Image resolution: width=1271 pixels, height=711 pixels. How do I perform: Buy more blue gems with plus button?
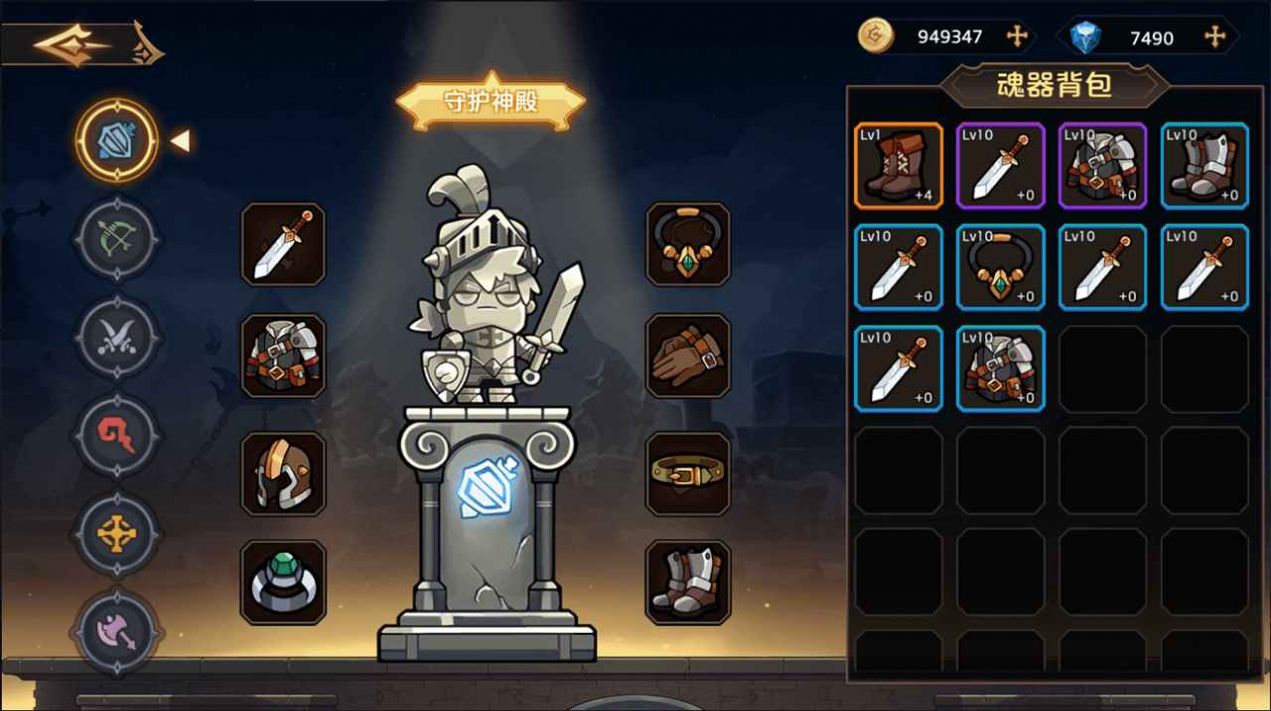click(x=1215, y=37)
